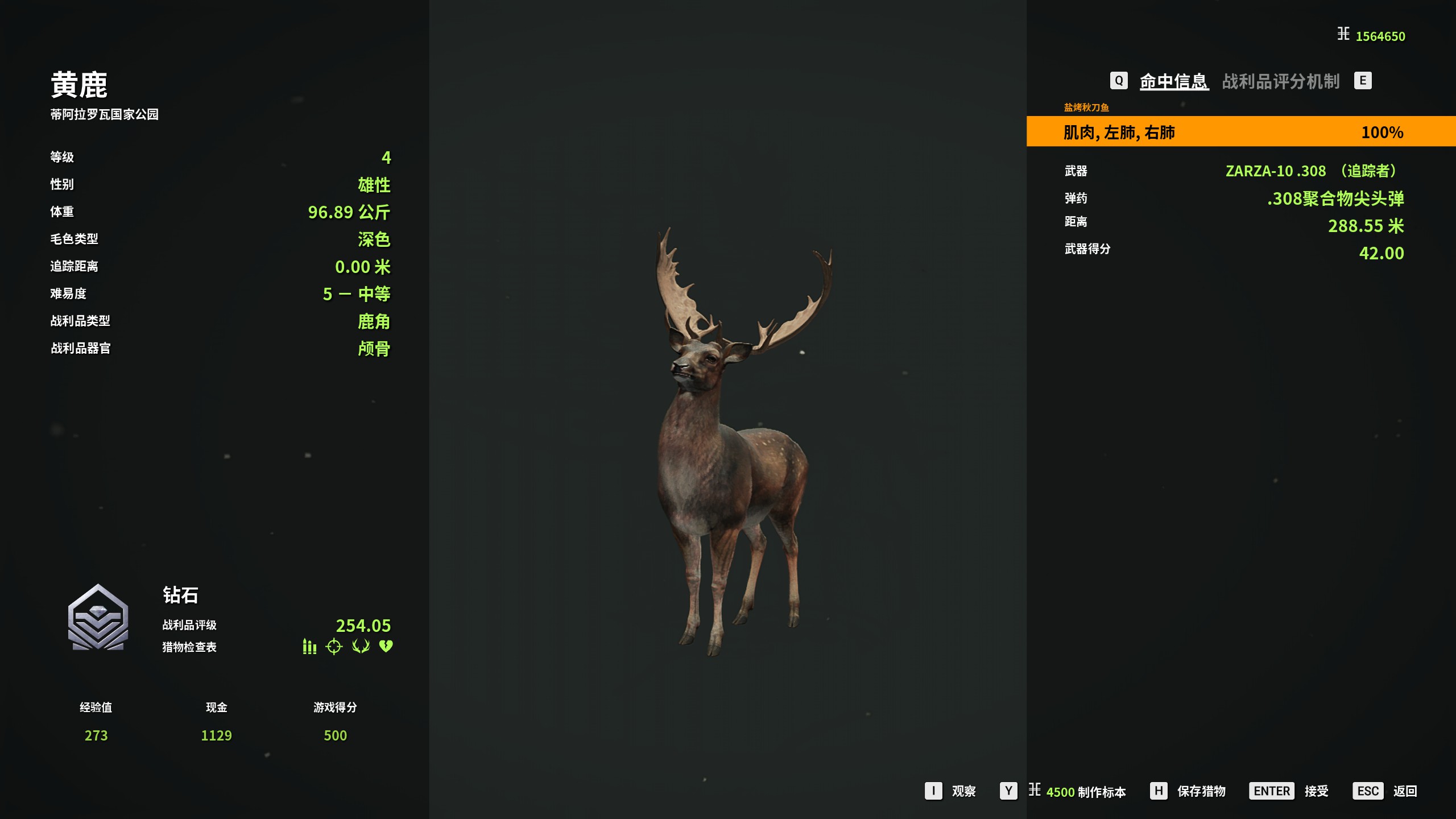The height and width of the screenshot is (819, 1456).
Task: Click the diamond trophy rating badge
Action: tap(98, 618)
